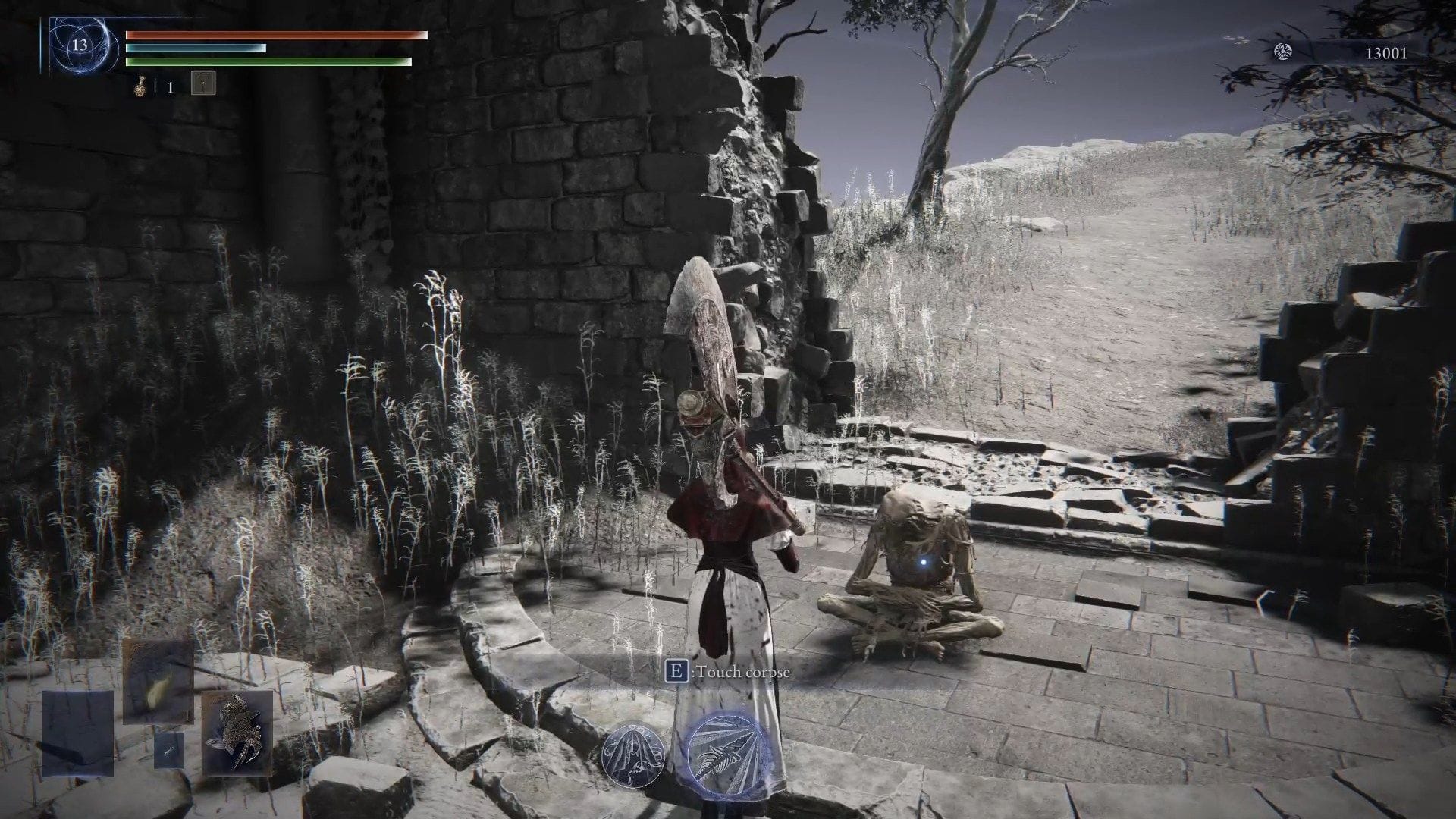
Task: Expand the flask quantity counter showing 1
Action: (170, 86)
